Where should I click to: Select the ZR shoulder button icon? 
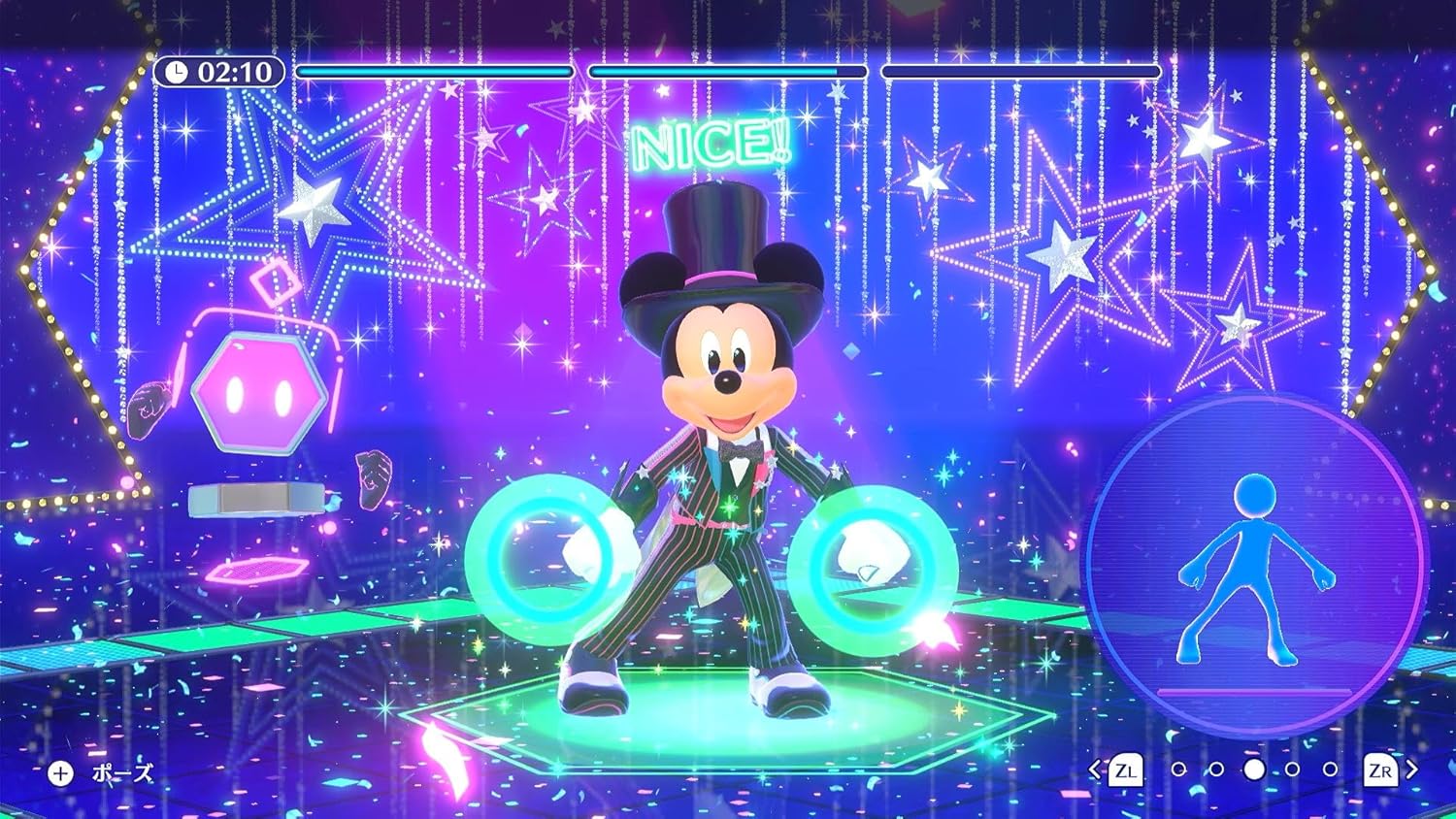tap(1381, 770)
